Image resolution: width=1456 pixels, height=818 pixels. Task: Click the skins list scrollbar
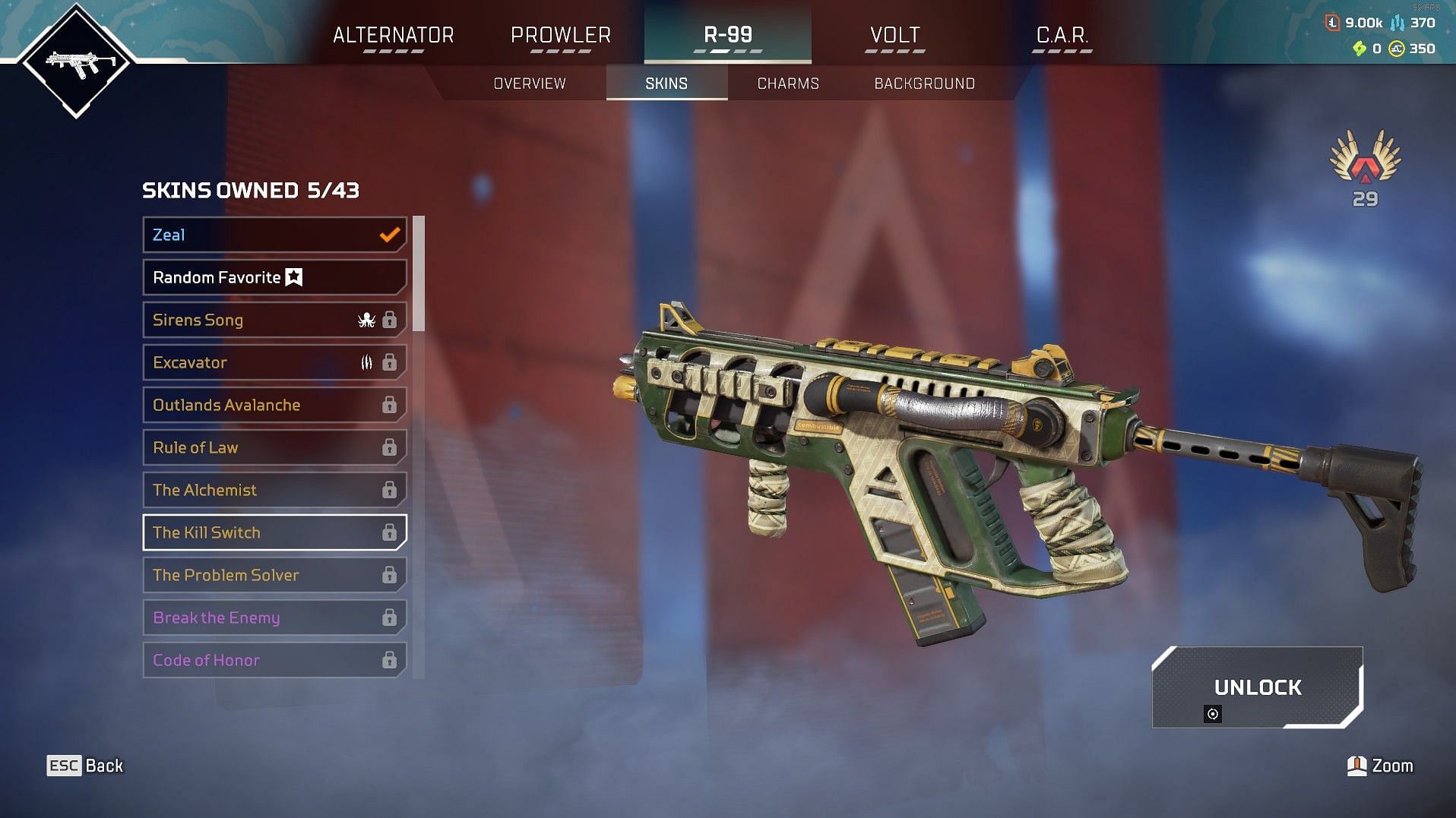418,274
